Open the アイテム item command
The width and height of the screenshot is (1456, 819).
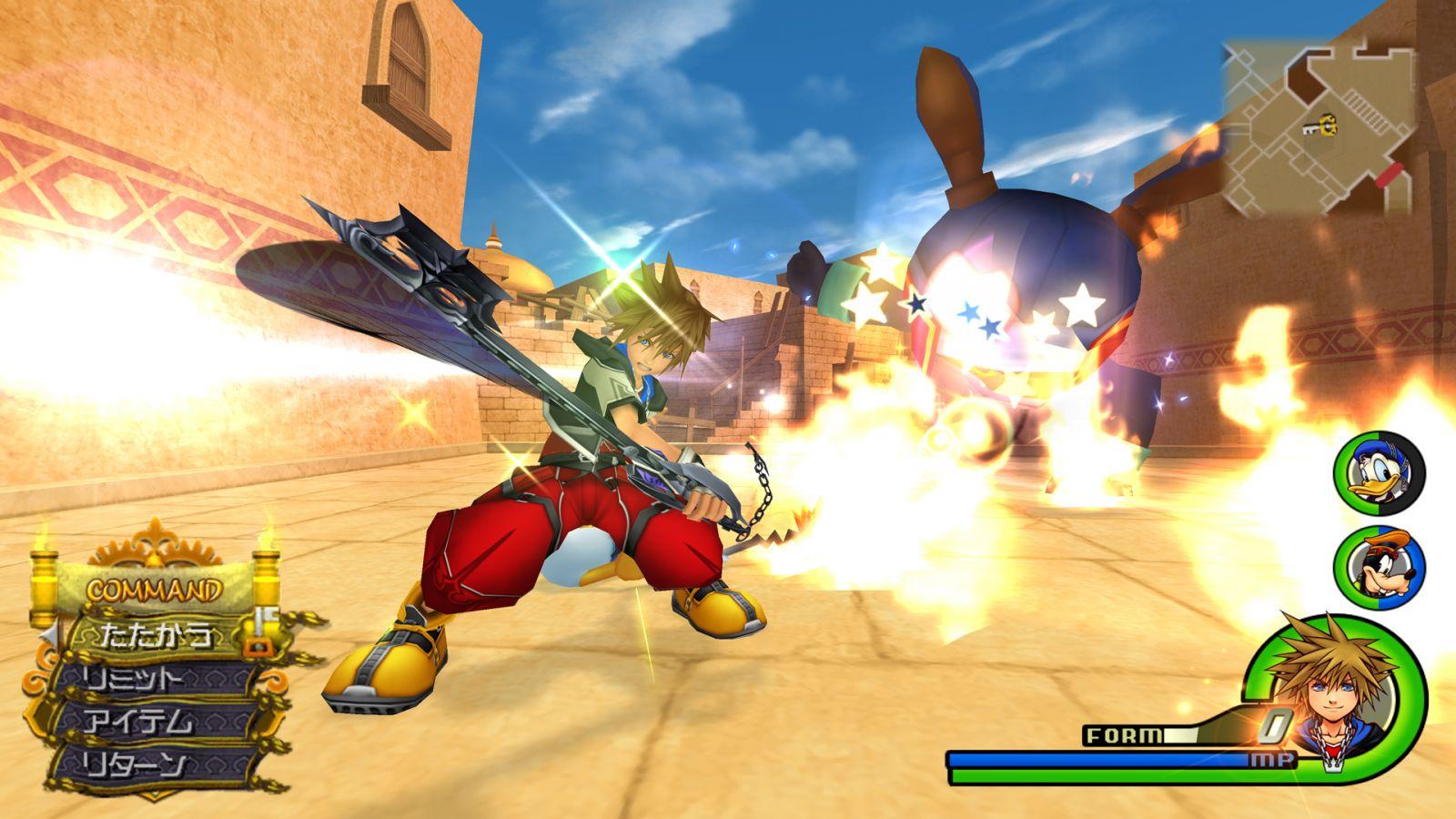(146, 722)
